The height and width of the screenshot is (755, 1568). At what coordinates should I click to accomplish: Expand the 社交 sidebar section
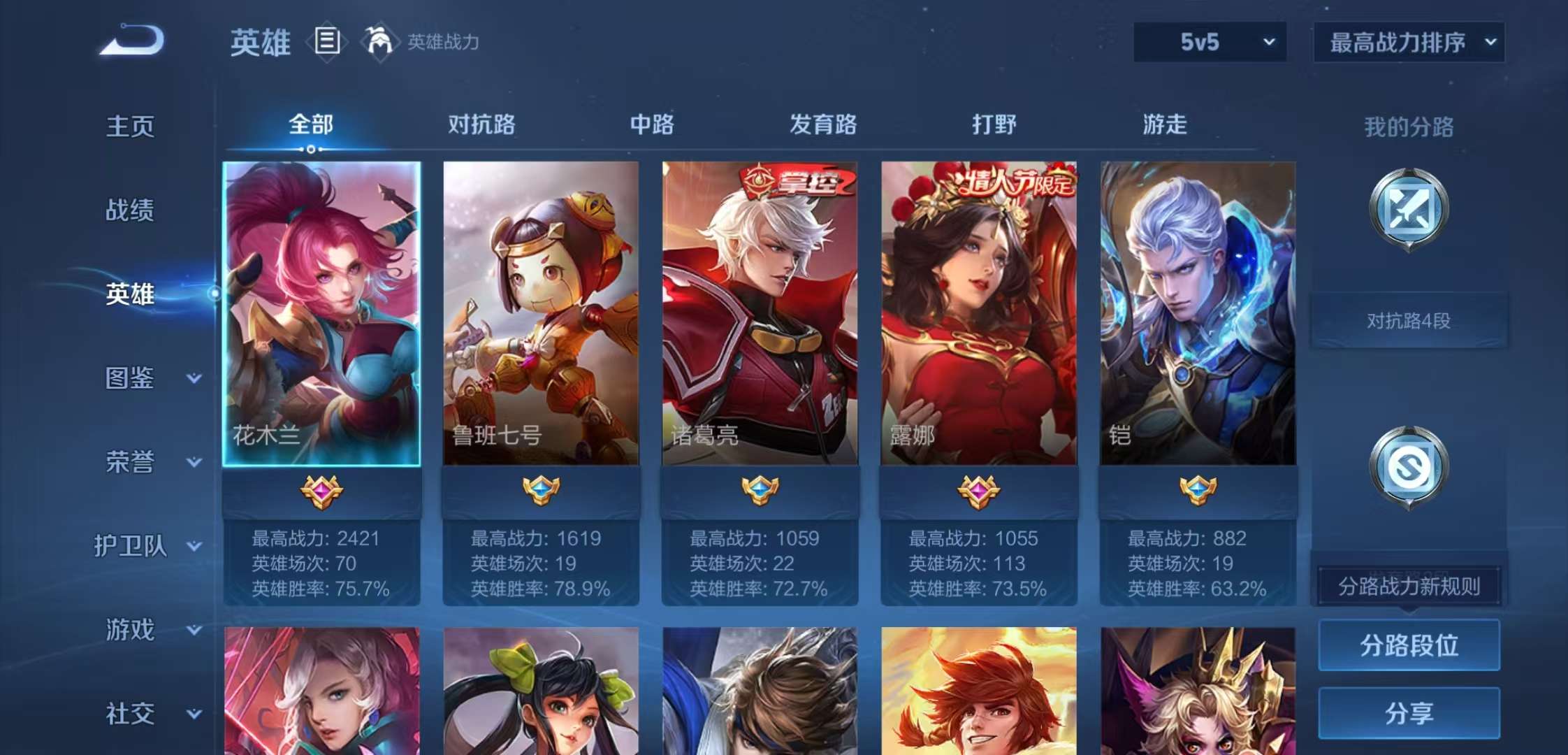click(x=143, y=713)
